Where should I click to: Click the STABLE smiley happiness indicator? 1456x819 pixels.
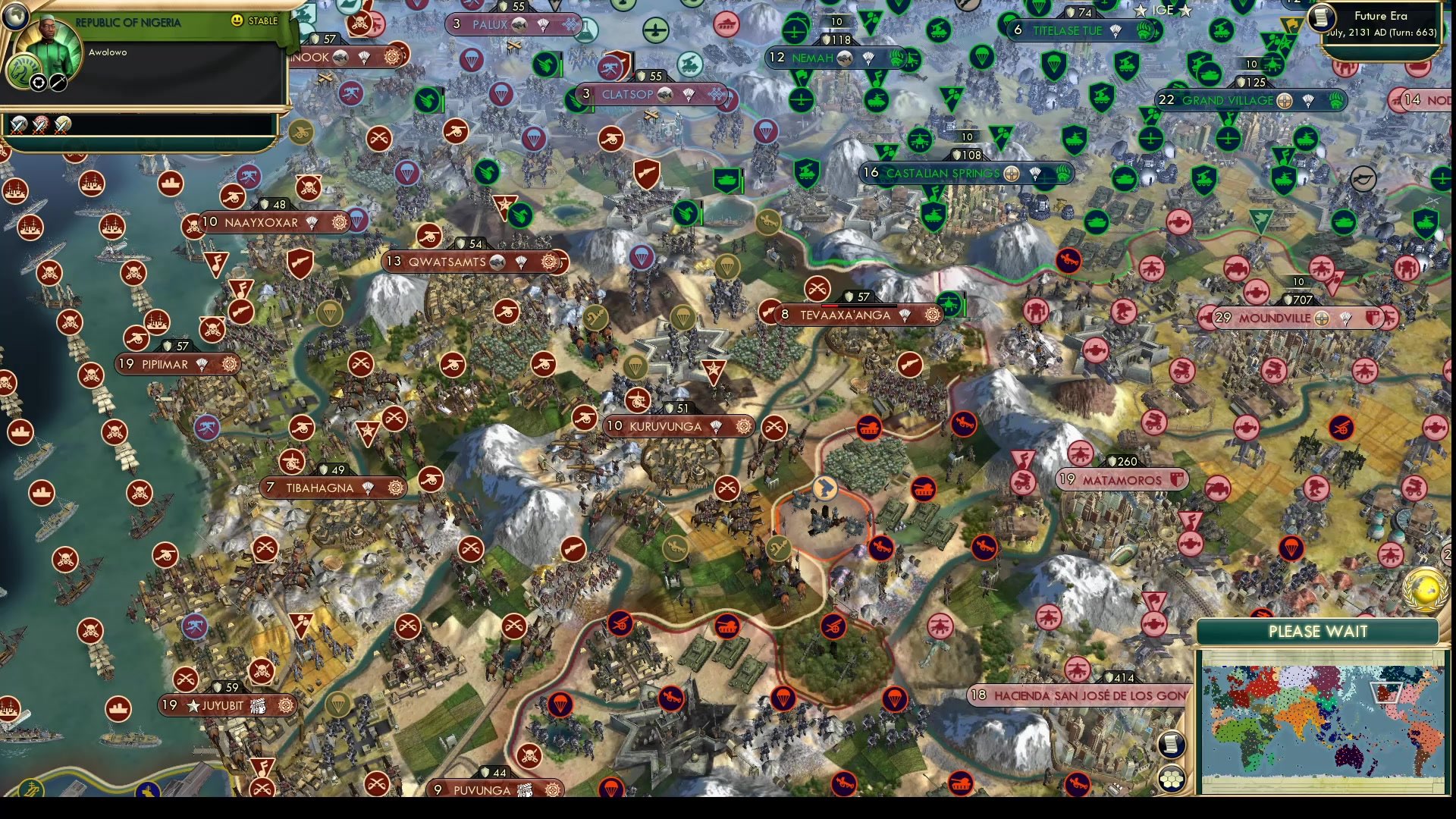click(x=236, y=21)
